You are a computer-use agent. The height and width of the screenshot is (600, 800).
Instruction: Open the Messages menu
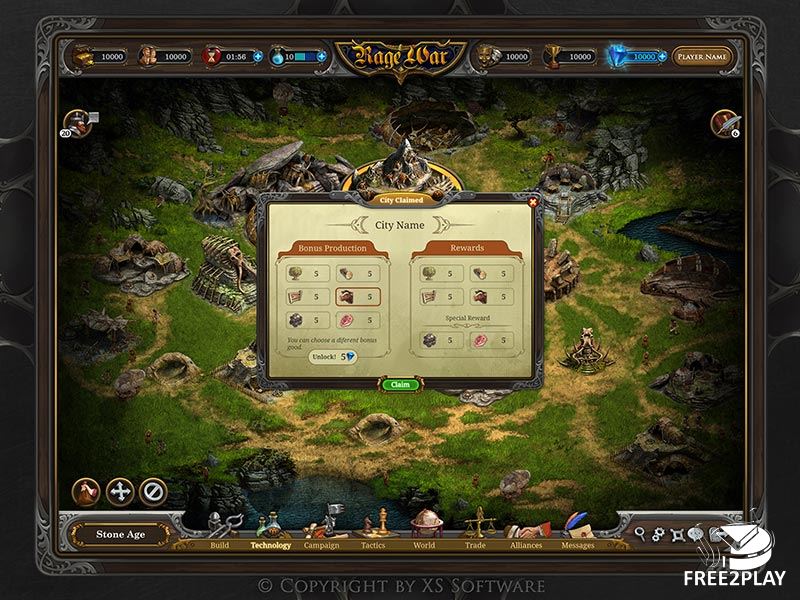(x=577, y=532)
